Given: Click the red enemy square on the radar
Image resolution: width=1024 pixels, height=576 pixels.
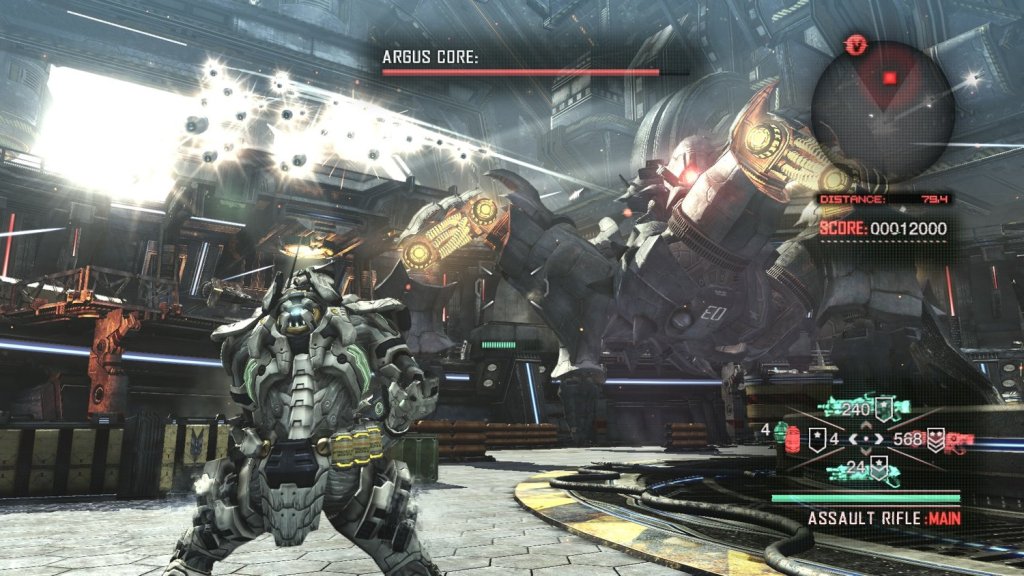Looking at the screenshot, I should click(x=889, y=77).
